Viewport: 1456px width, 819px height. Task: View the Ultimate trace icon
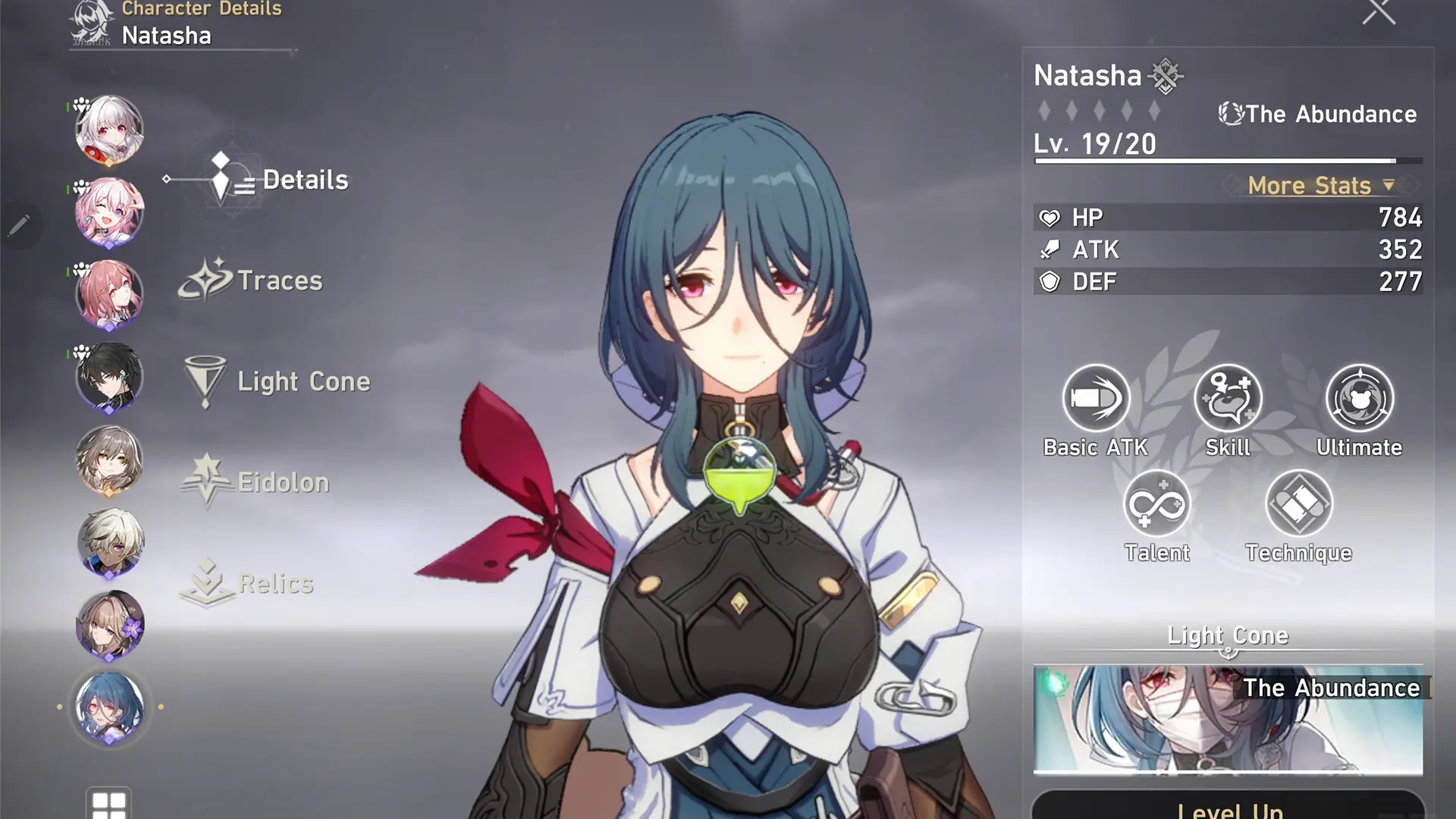[x=1360, y=397]
